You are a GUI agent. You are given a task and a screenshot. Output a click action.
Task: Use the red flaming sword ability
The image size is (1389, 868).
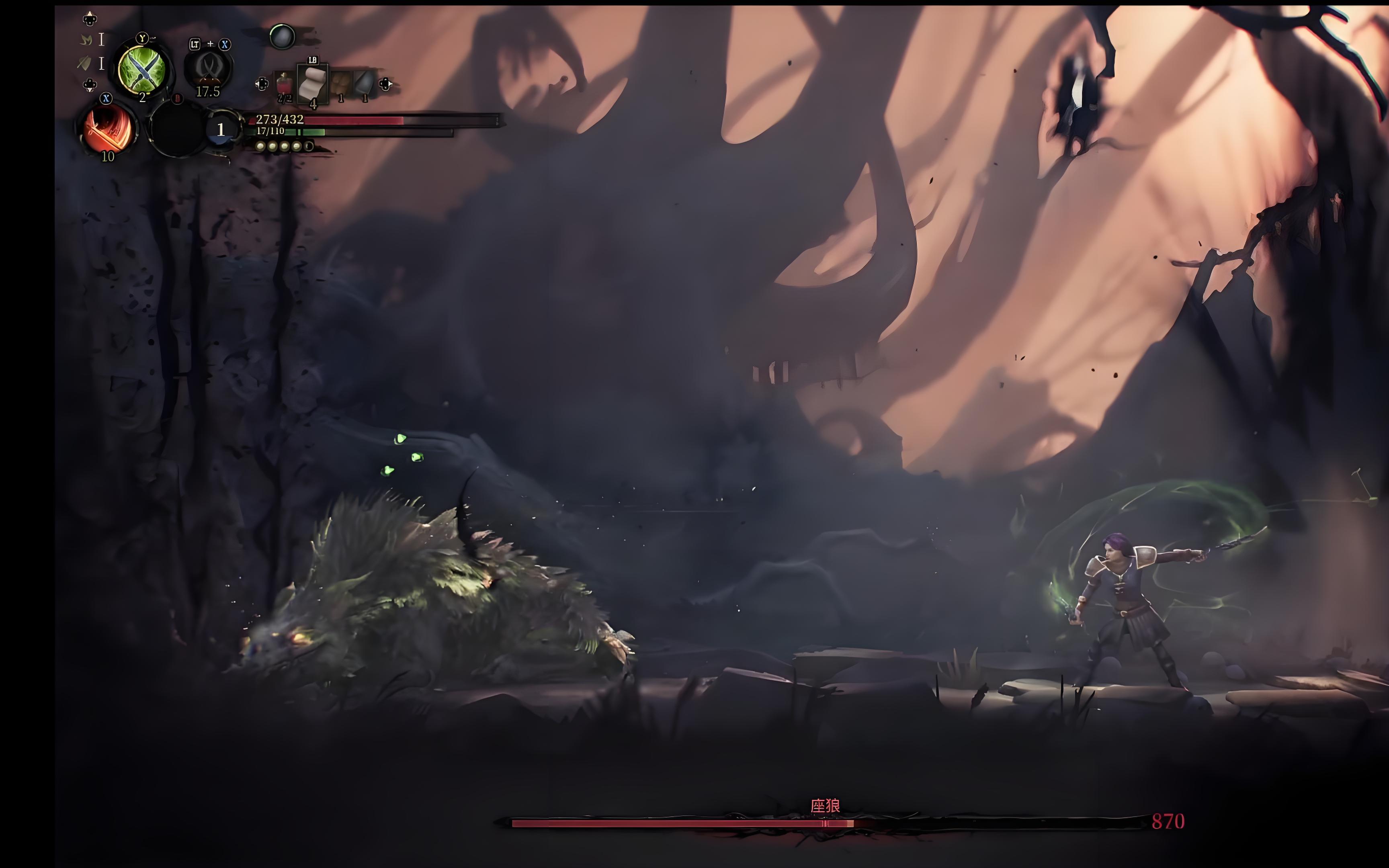pos(109,129)
